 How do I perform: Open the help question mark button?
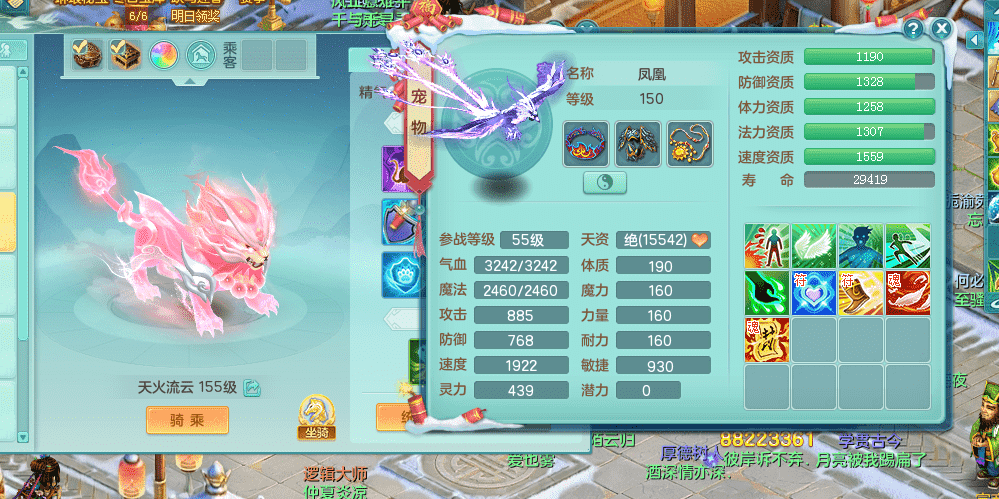[x=912, y=29]
